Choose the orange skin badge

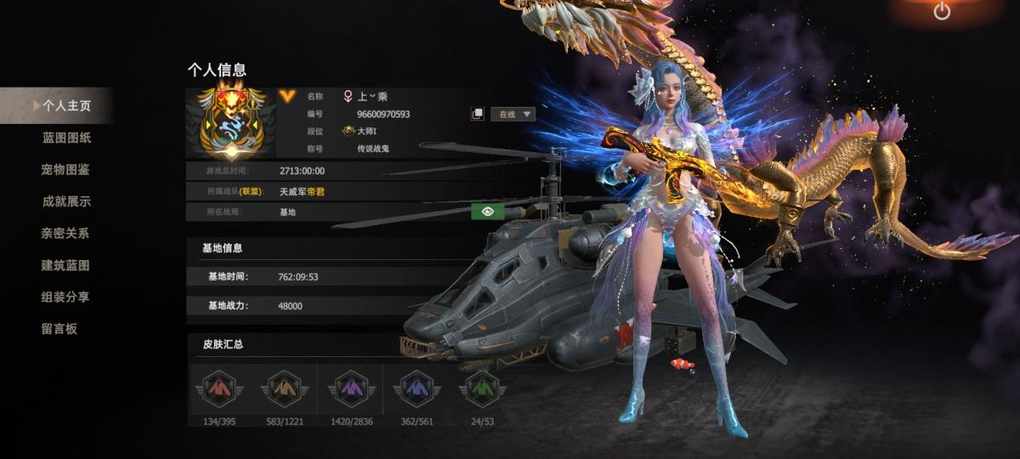pos(284,386)
